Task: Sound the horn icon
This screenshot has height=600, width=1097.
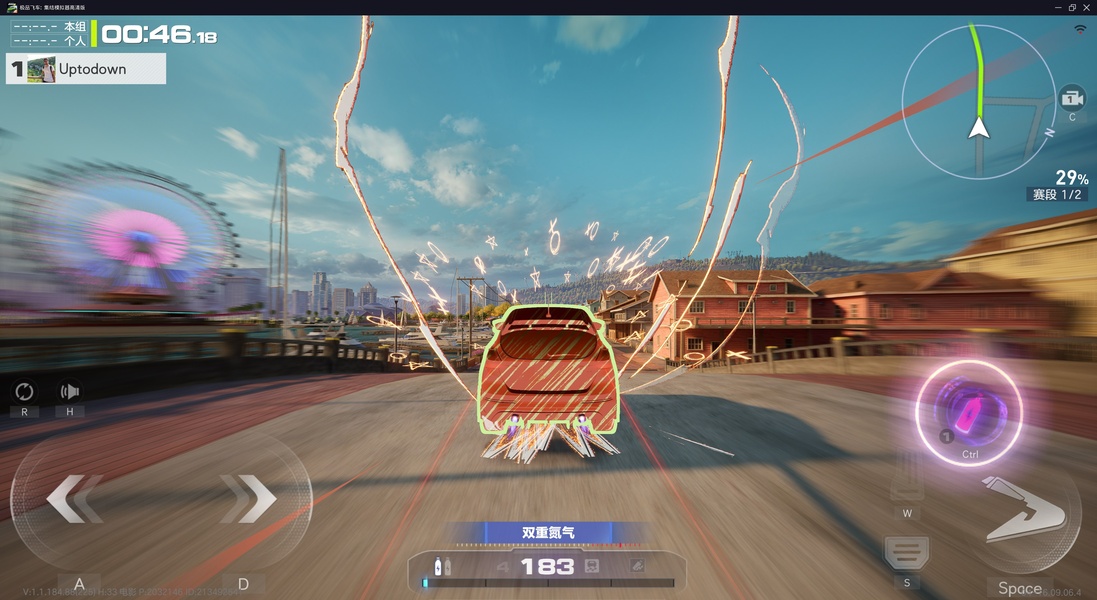Action: pos(70,392)
